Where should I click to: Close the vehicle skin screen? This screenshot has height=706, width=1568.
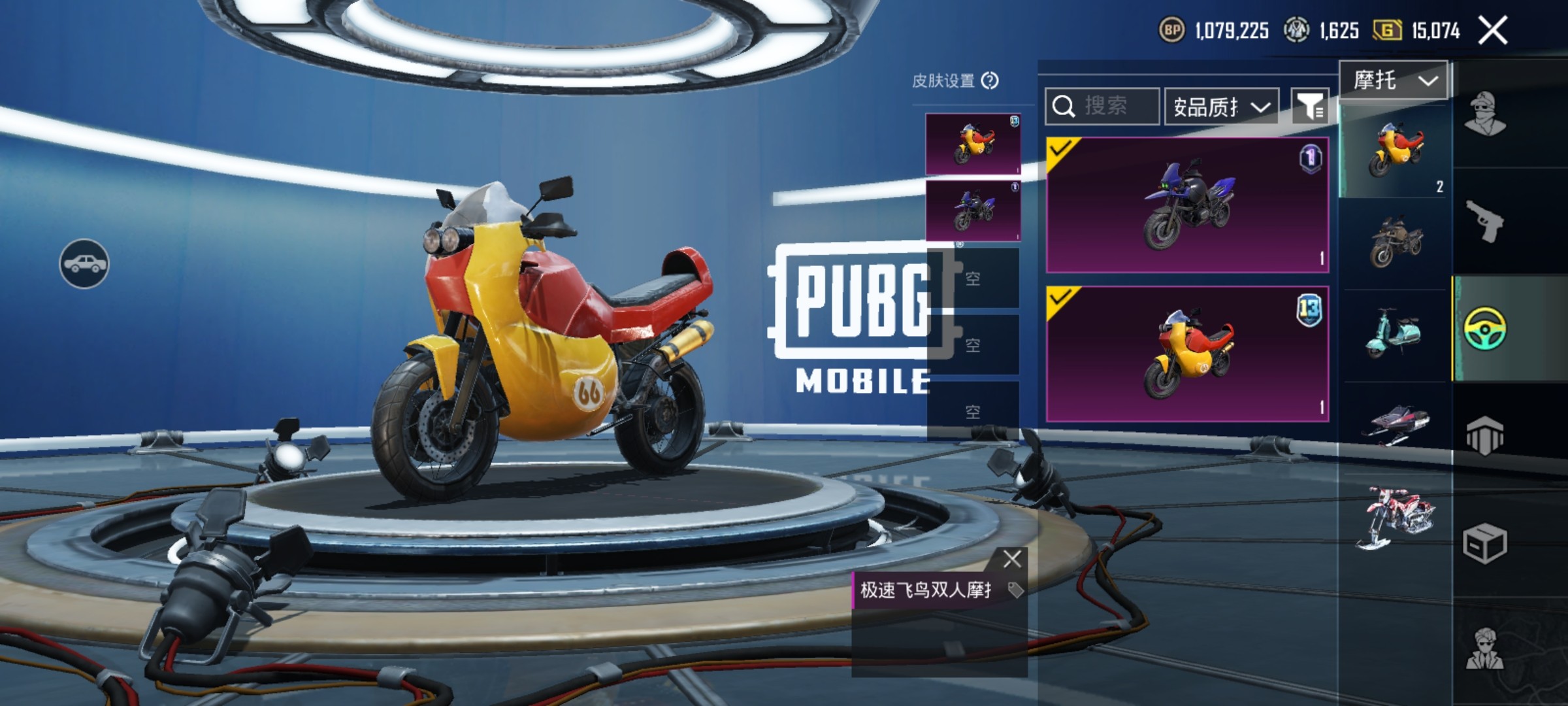pos(1493,31)
